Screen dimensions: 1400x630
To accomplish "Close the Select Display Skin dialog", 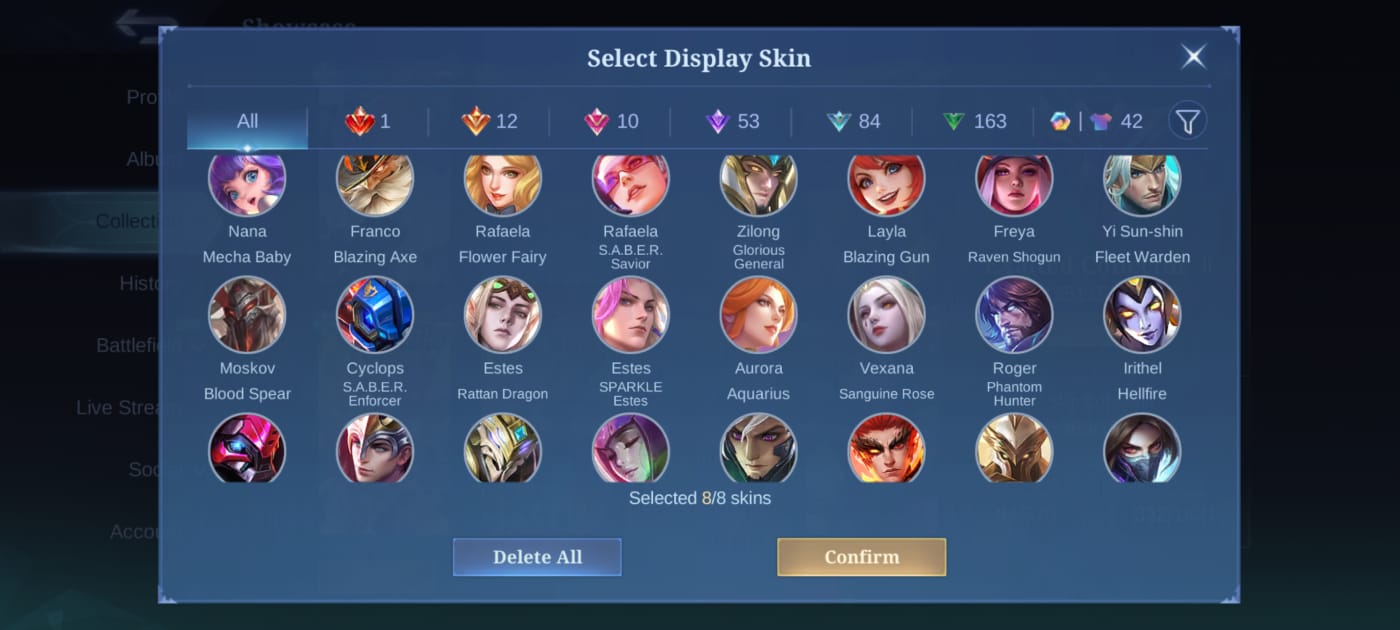I will [x=1192, y=57].
